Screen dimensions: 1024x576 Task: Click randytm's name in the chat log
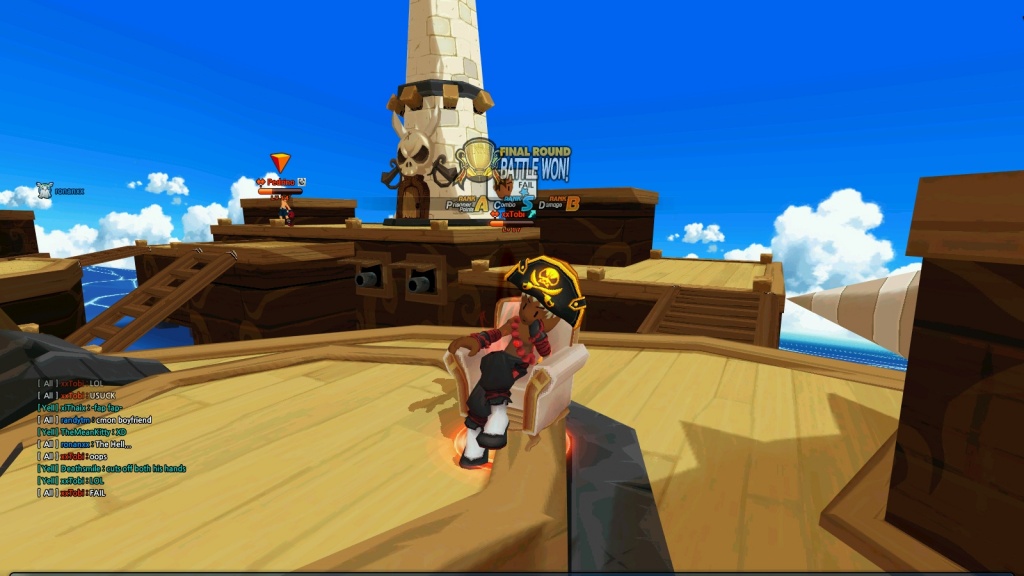pyautogui.click(x=78, y=419)
